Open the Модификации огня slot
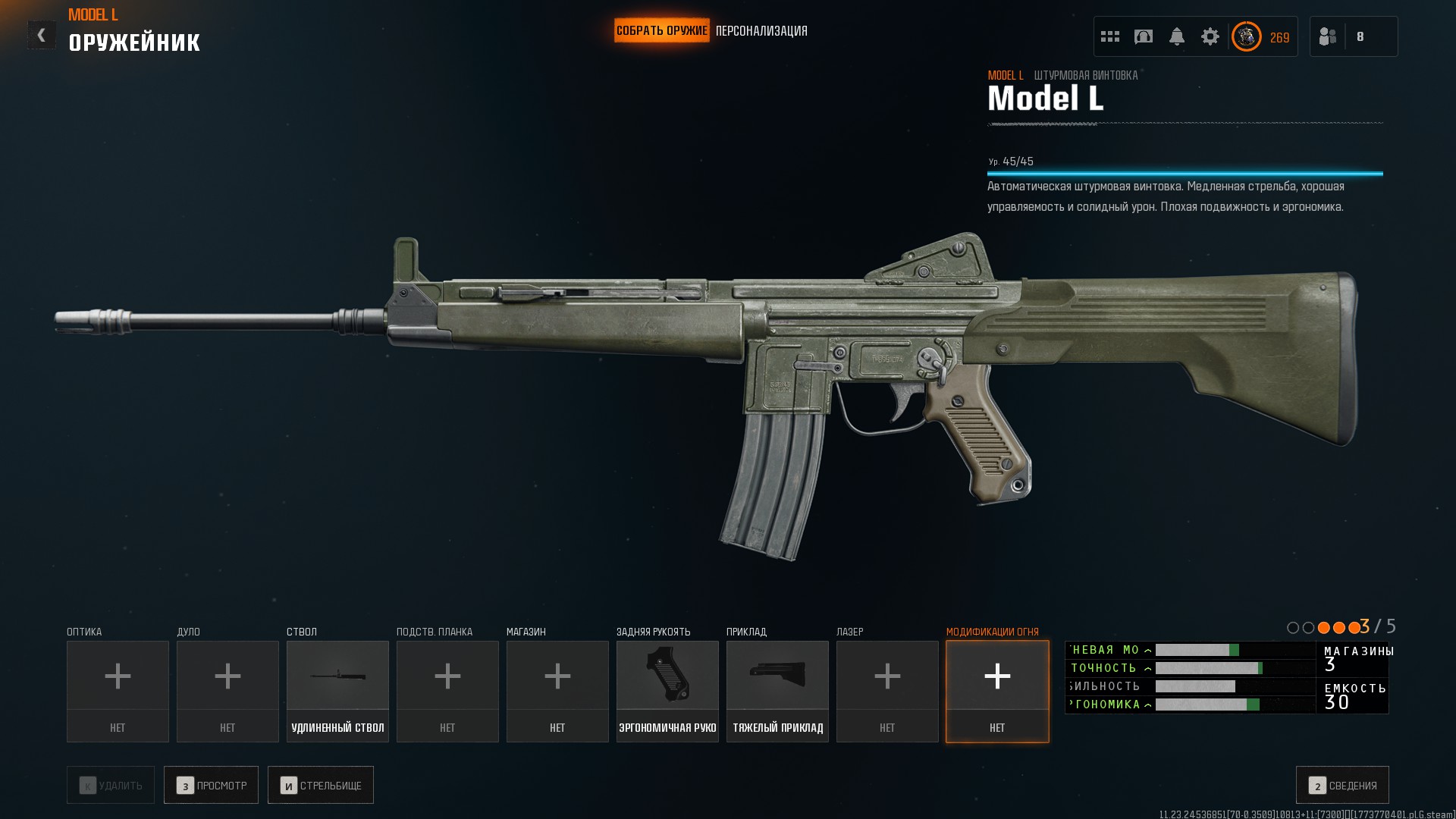Image resolution: width=1456 pixels, height=819 pixels. click(997, 691)
